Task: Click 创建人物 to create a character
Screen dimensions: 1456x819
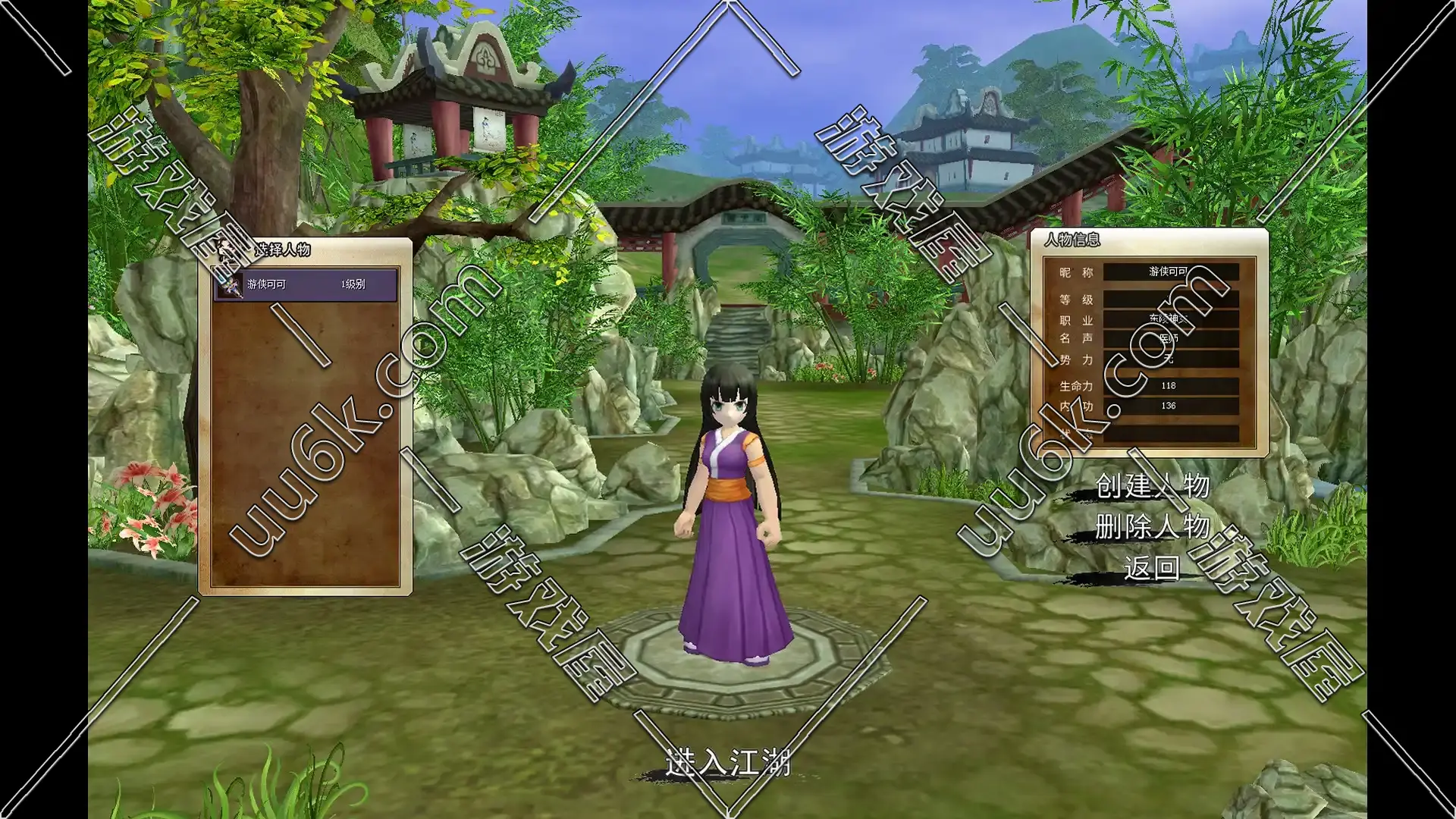Action: tap(1152, 486)
